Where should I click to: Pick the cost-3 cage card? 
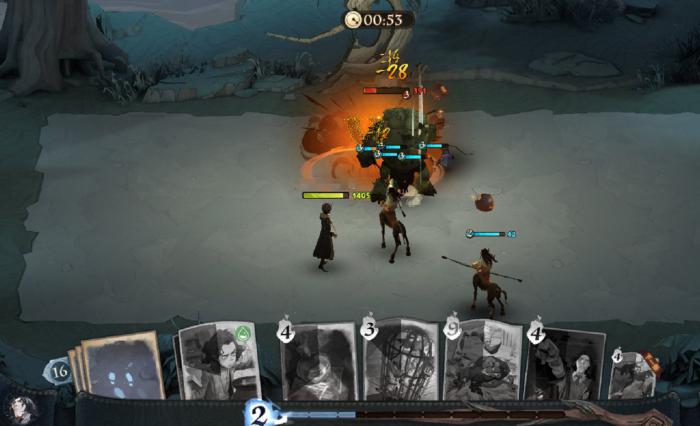click(400, 360)
